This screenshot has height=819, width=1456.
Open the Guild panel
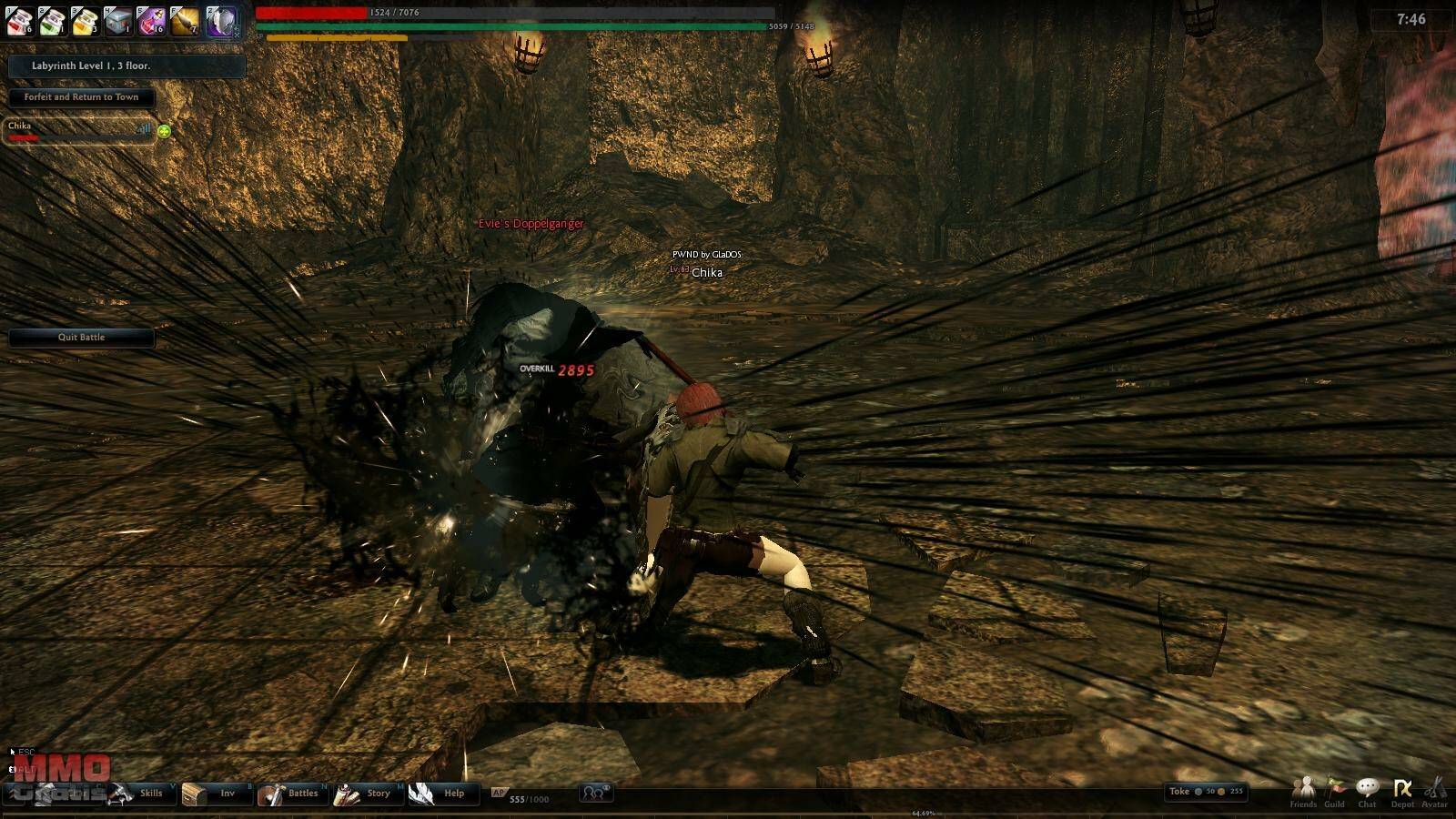click(1334, 792)
